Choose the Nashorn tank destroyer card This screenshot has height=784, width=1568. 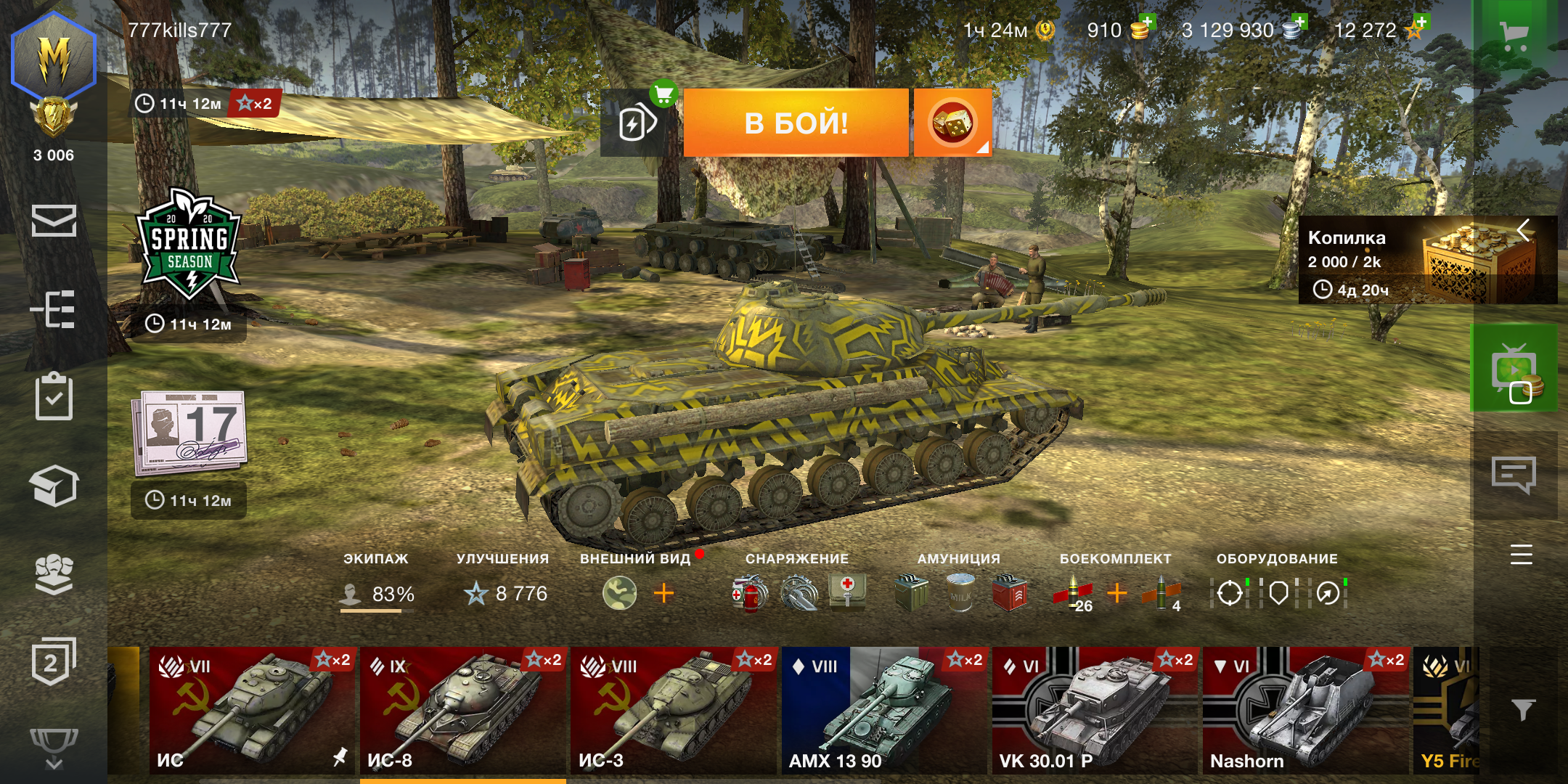[1304, 710]
